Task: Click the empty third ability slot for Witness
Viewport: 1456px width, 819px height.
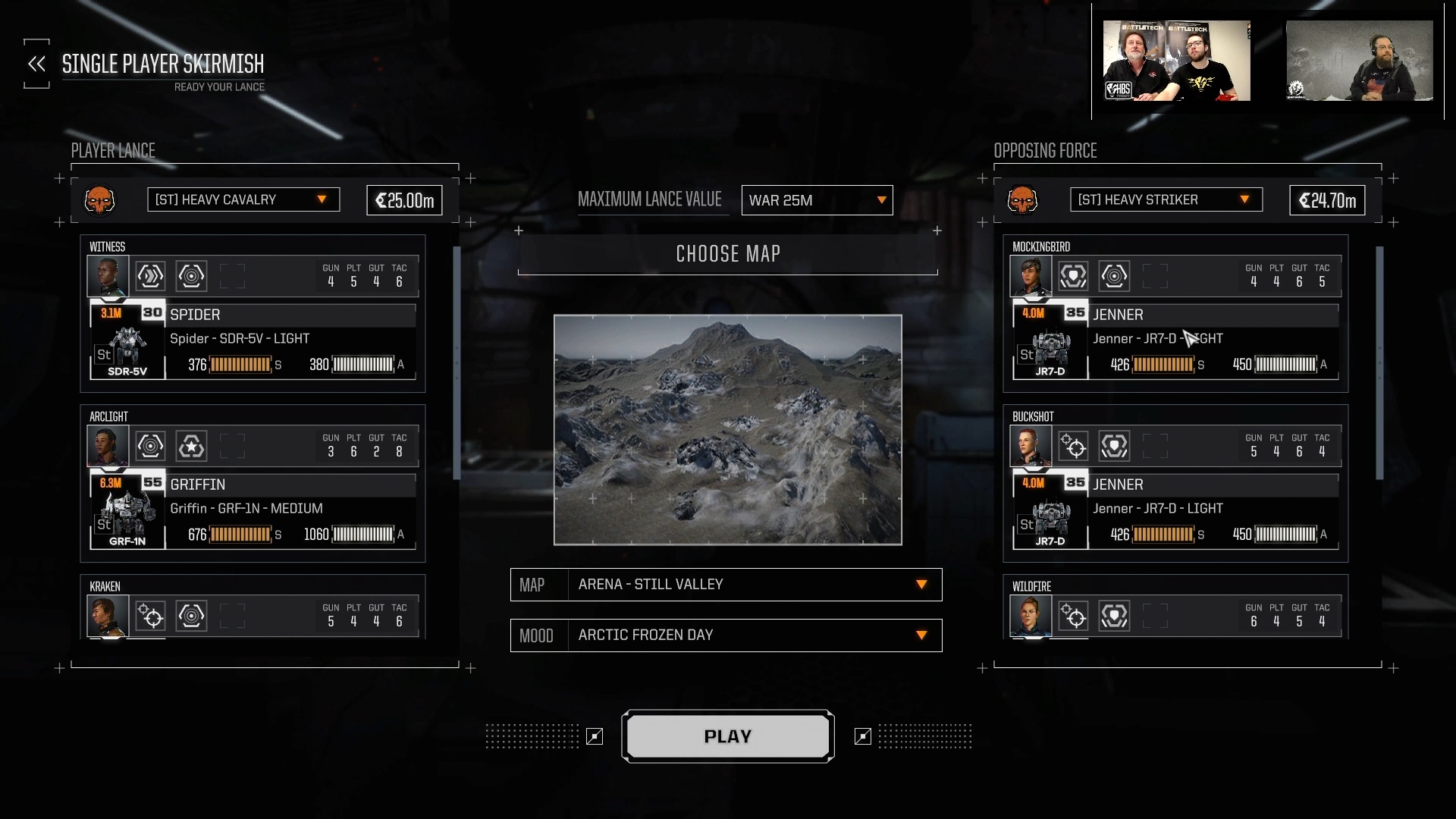Action: (233, 276)
